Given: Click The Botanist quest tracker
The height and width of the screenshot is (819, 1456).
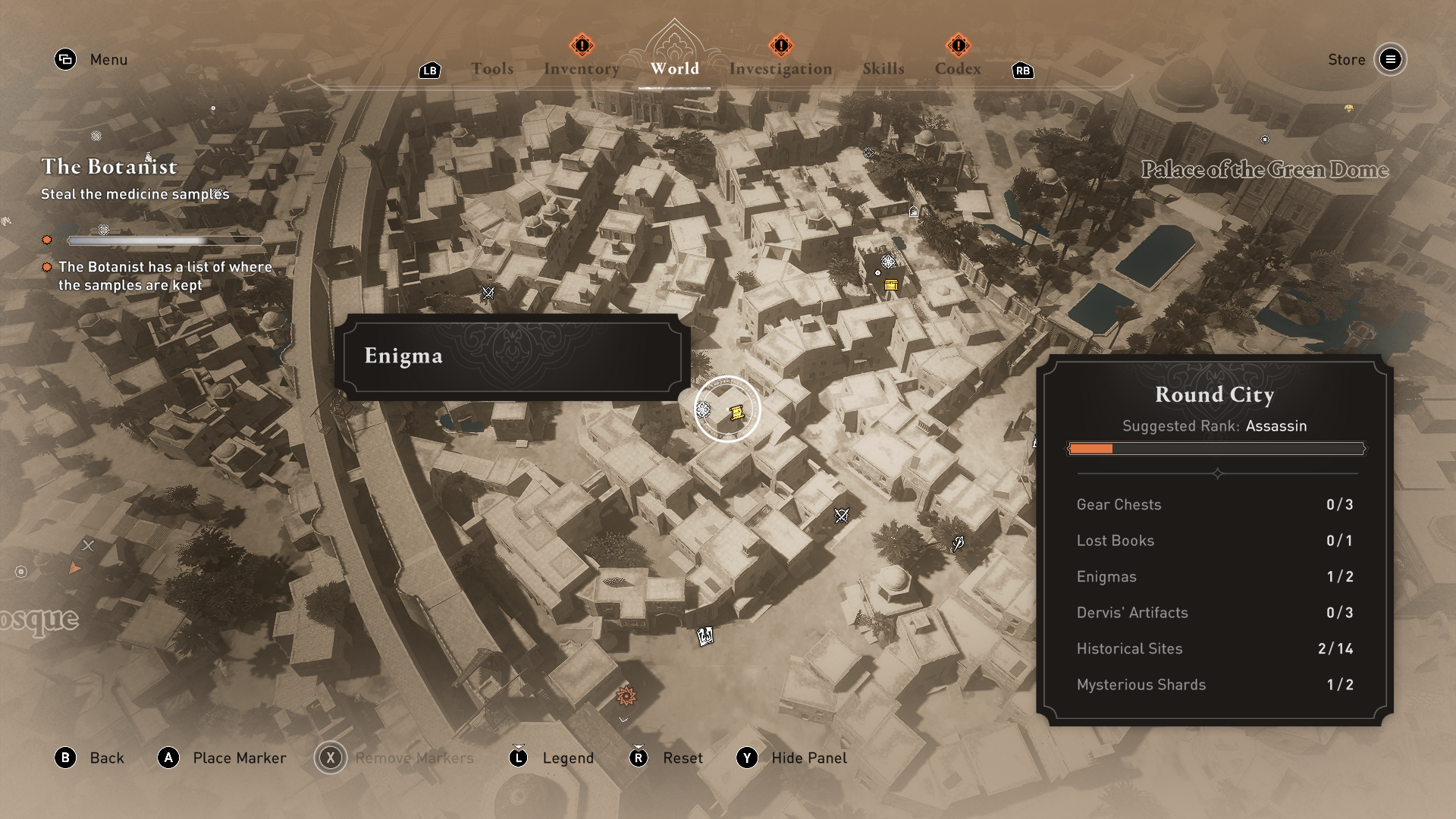Looking at the screenshot, I should (x=109, y=167).
